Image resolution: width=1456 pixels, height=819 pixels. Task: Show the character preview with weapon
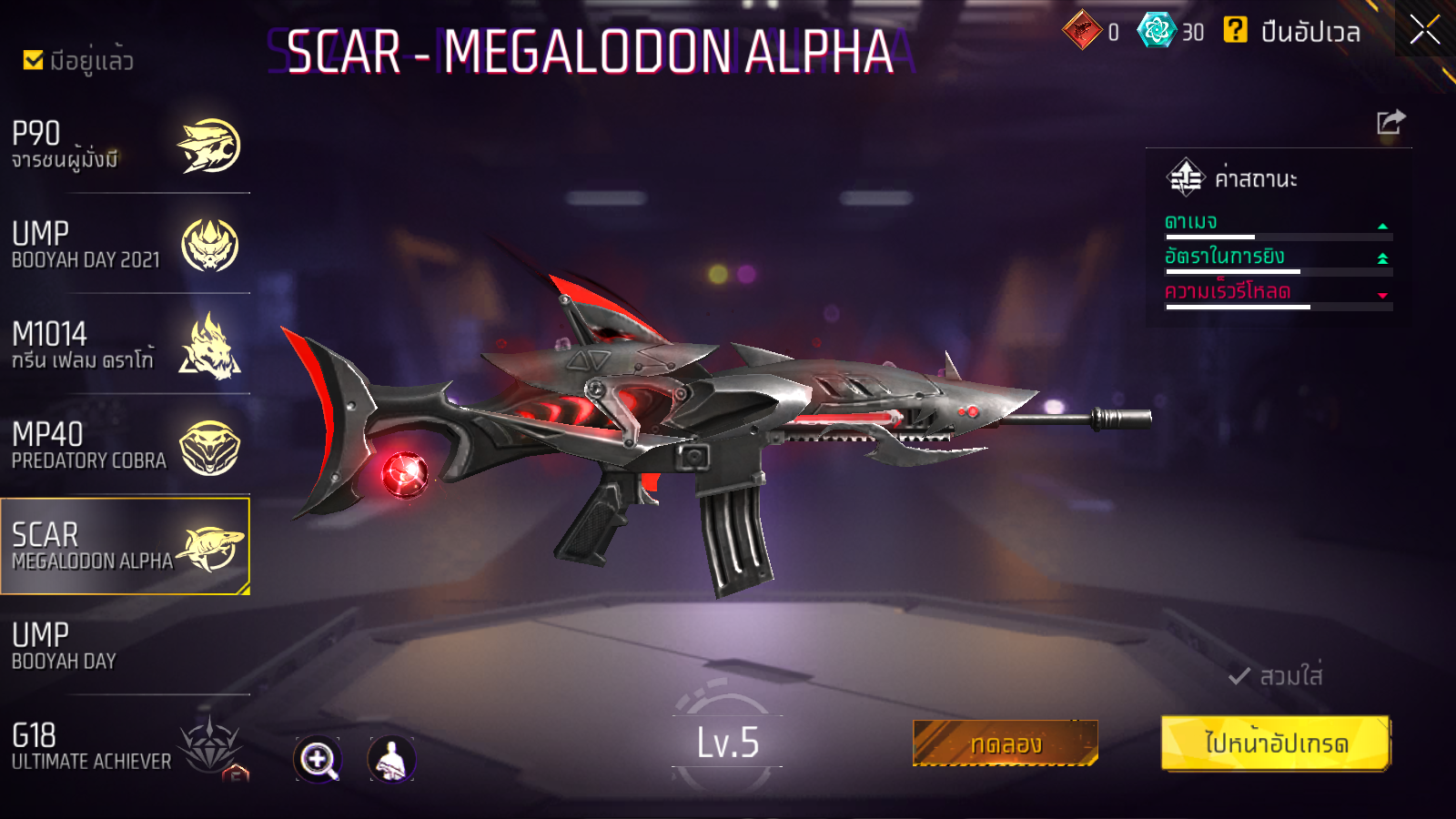click(x=391, y=759)
